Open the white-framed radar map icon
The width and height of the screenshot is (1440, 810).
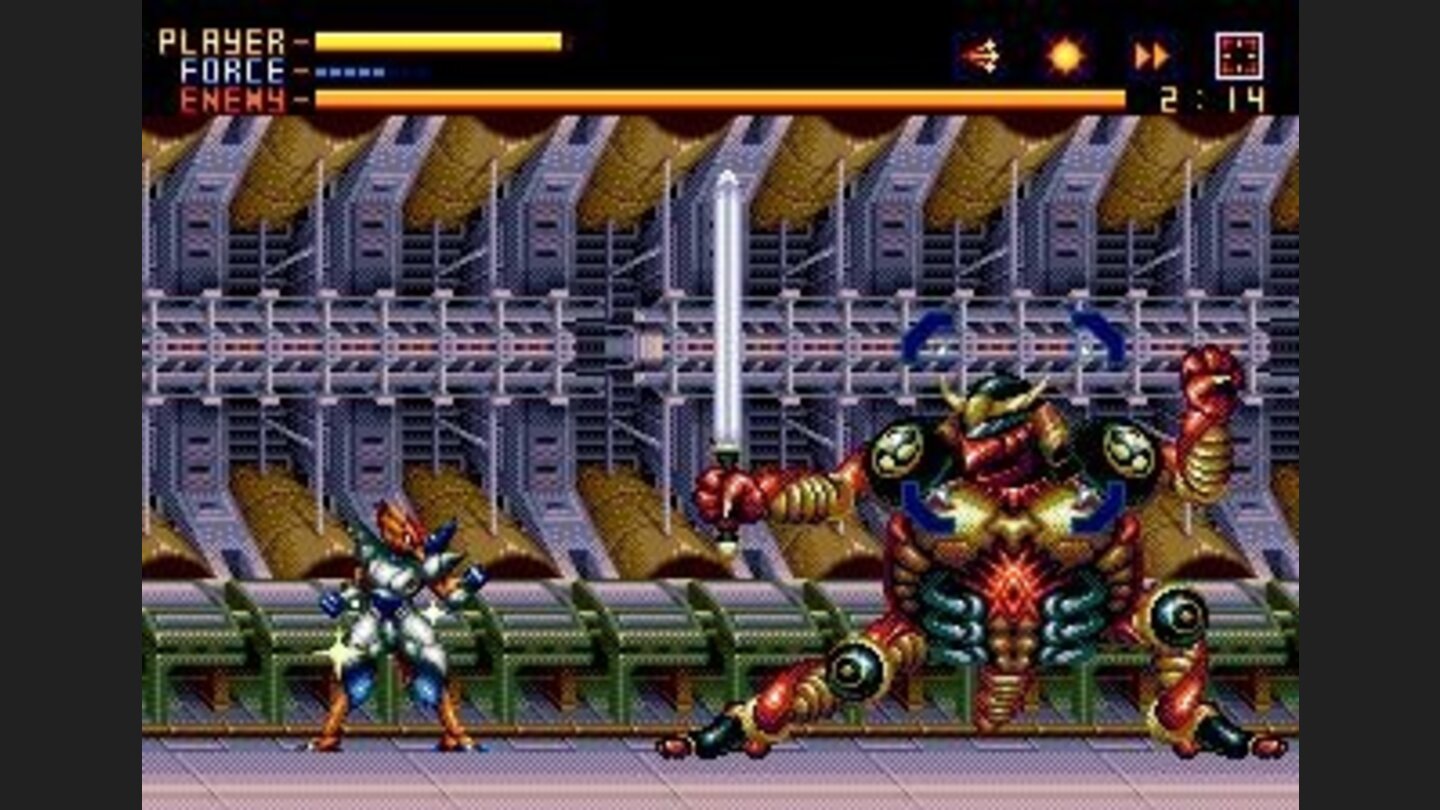[x=1240, y=56]
